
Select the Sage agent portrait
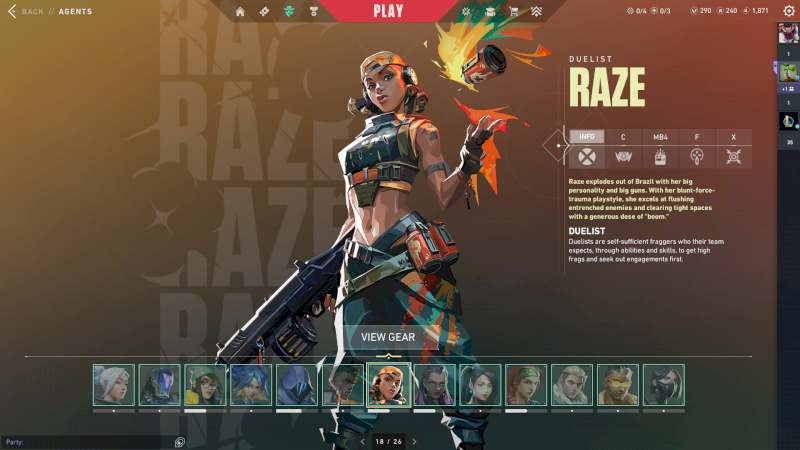pos(480,385)
